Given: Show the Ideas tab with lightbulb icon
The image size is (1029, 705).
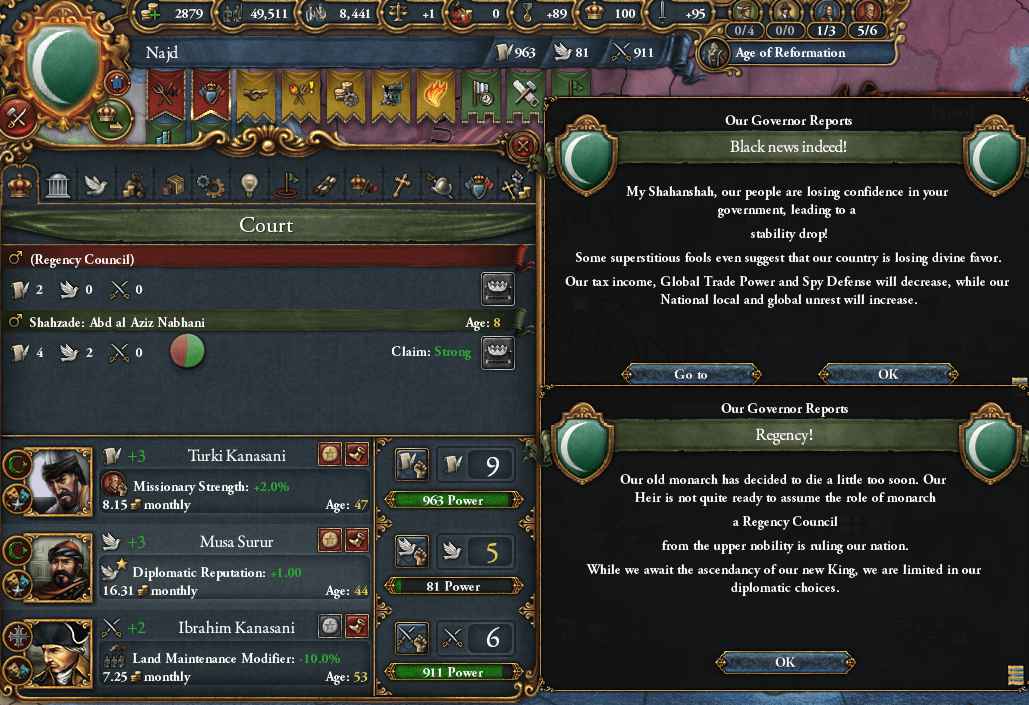Looking at the screenshot, I should (x=249, y=185).
